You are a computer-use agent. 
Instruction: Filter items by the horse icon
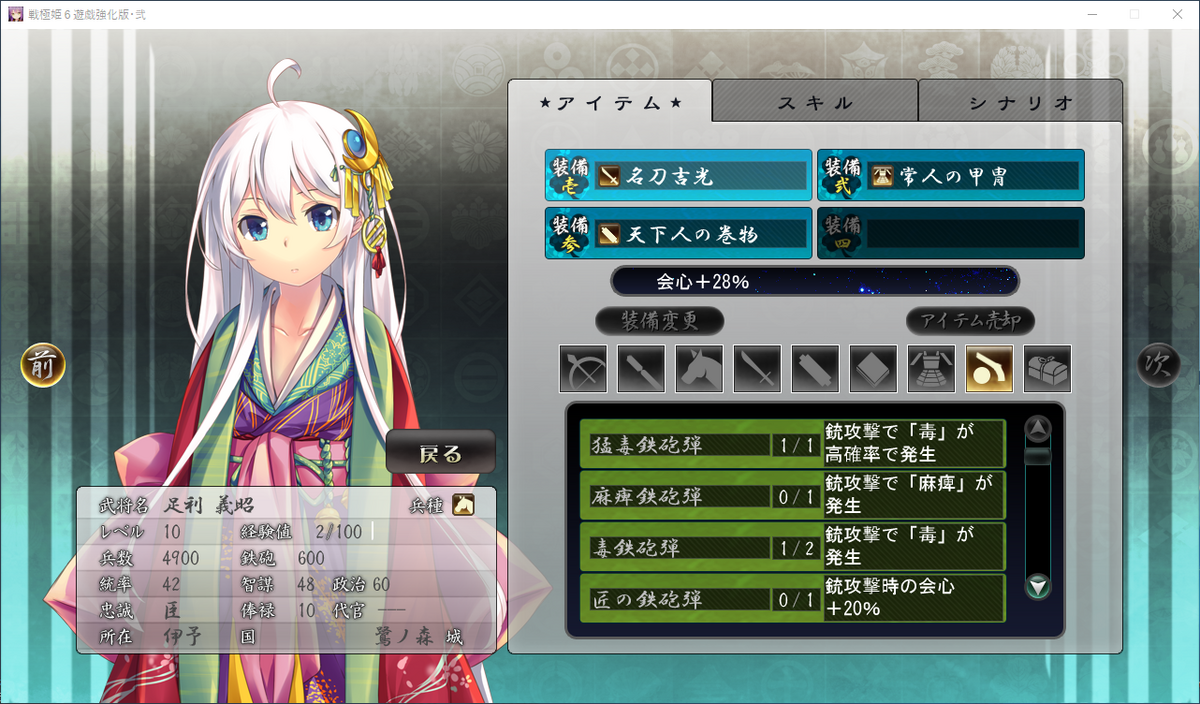(x=699, y=368)
